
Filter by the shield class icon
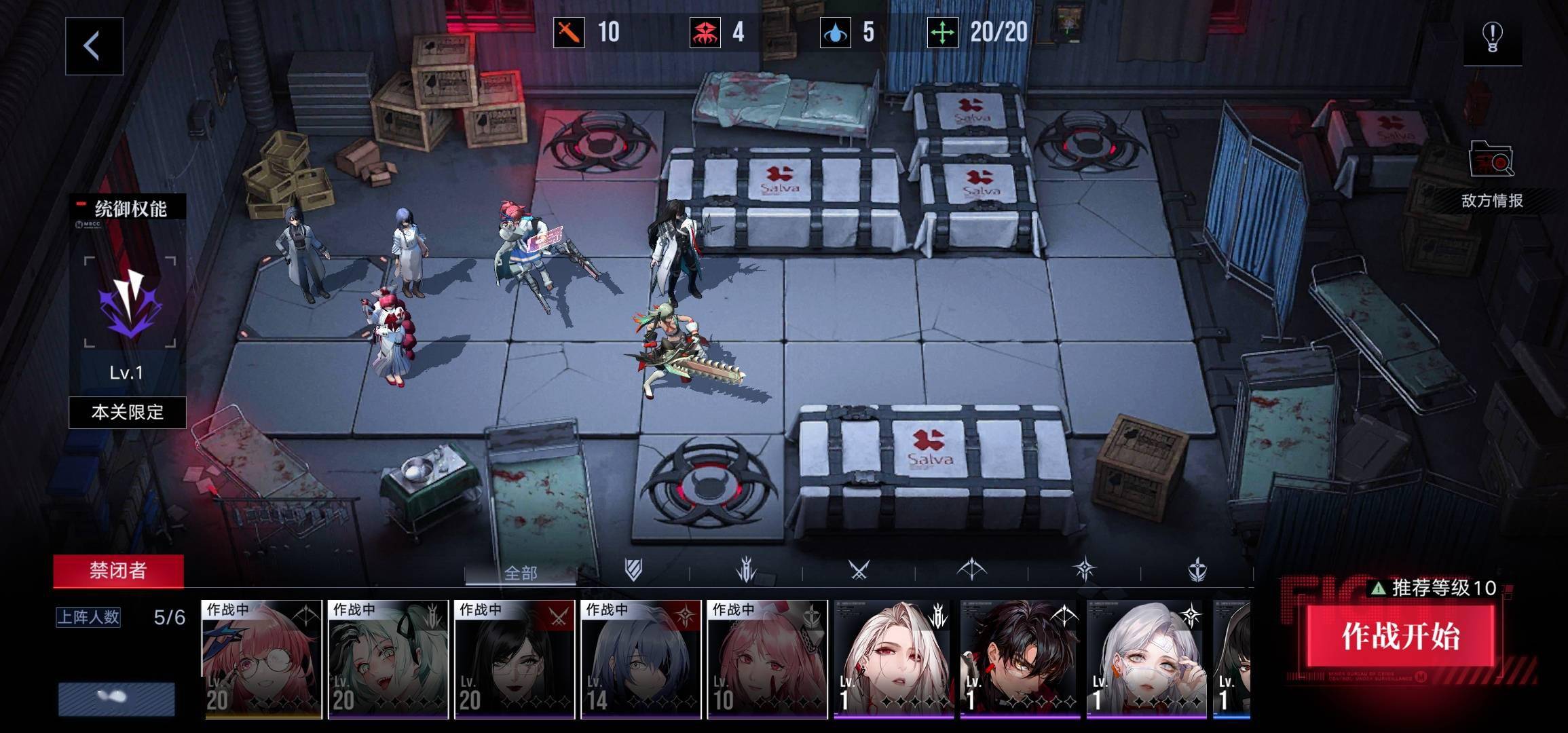pos(633,570)
